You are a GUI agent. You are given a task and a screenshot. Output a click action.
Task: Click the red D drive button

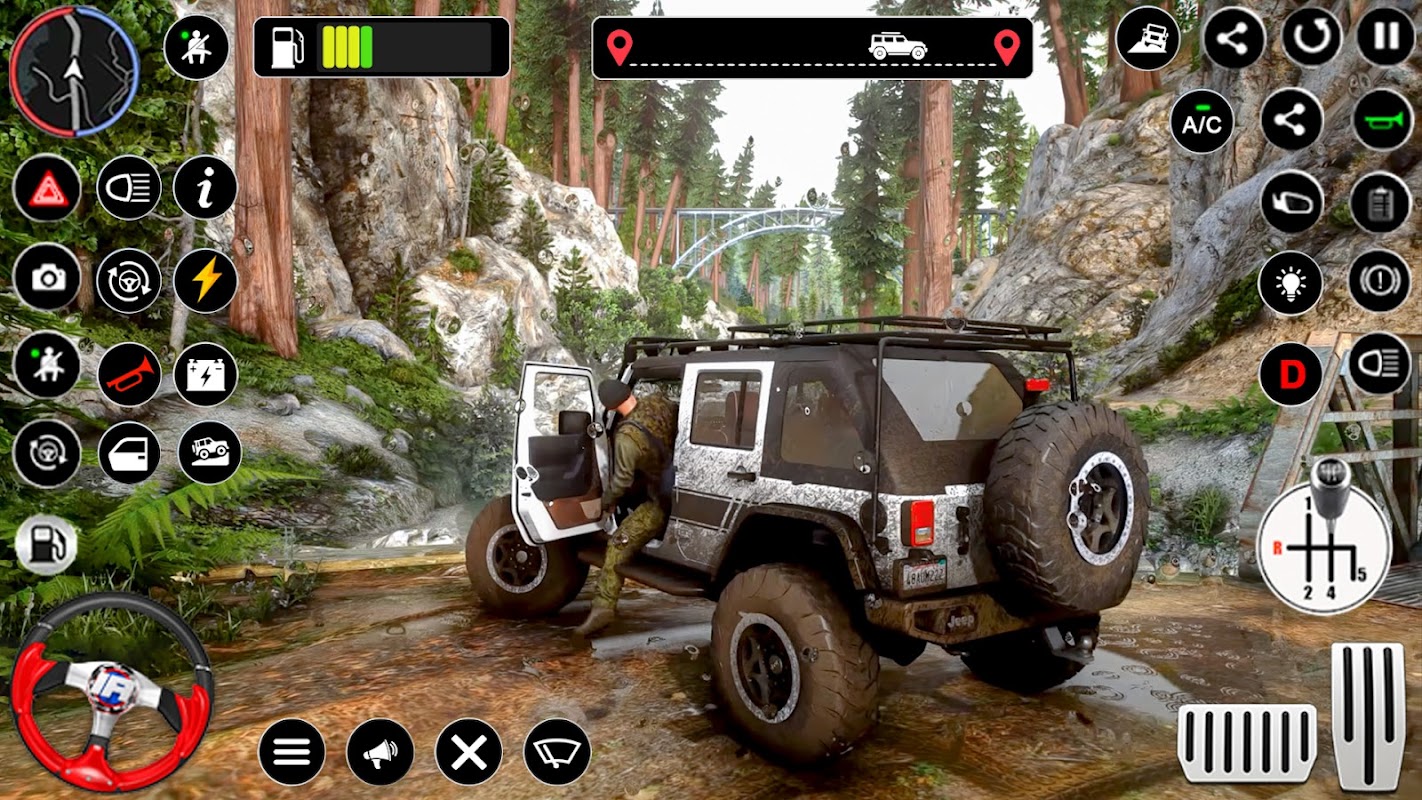1290,374
